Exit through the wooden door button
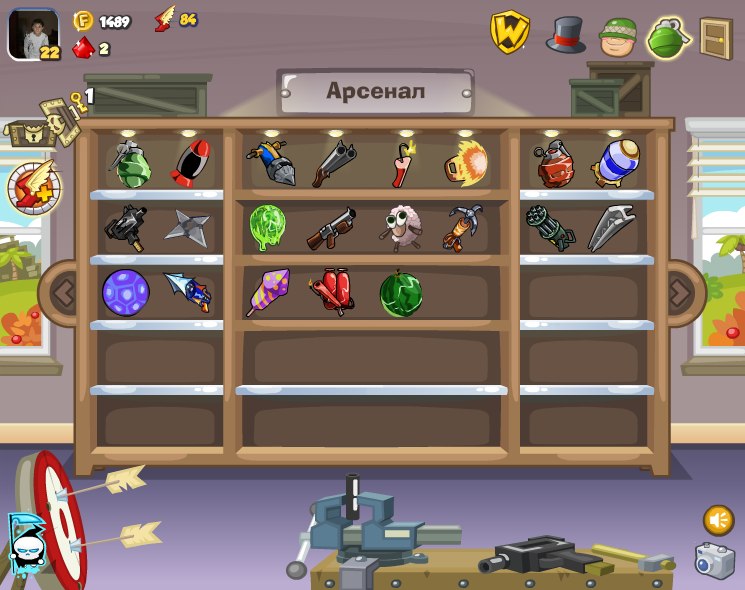 point(716,38)
